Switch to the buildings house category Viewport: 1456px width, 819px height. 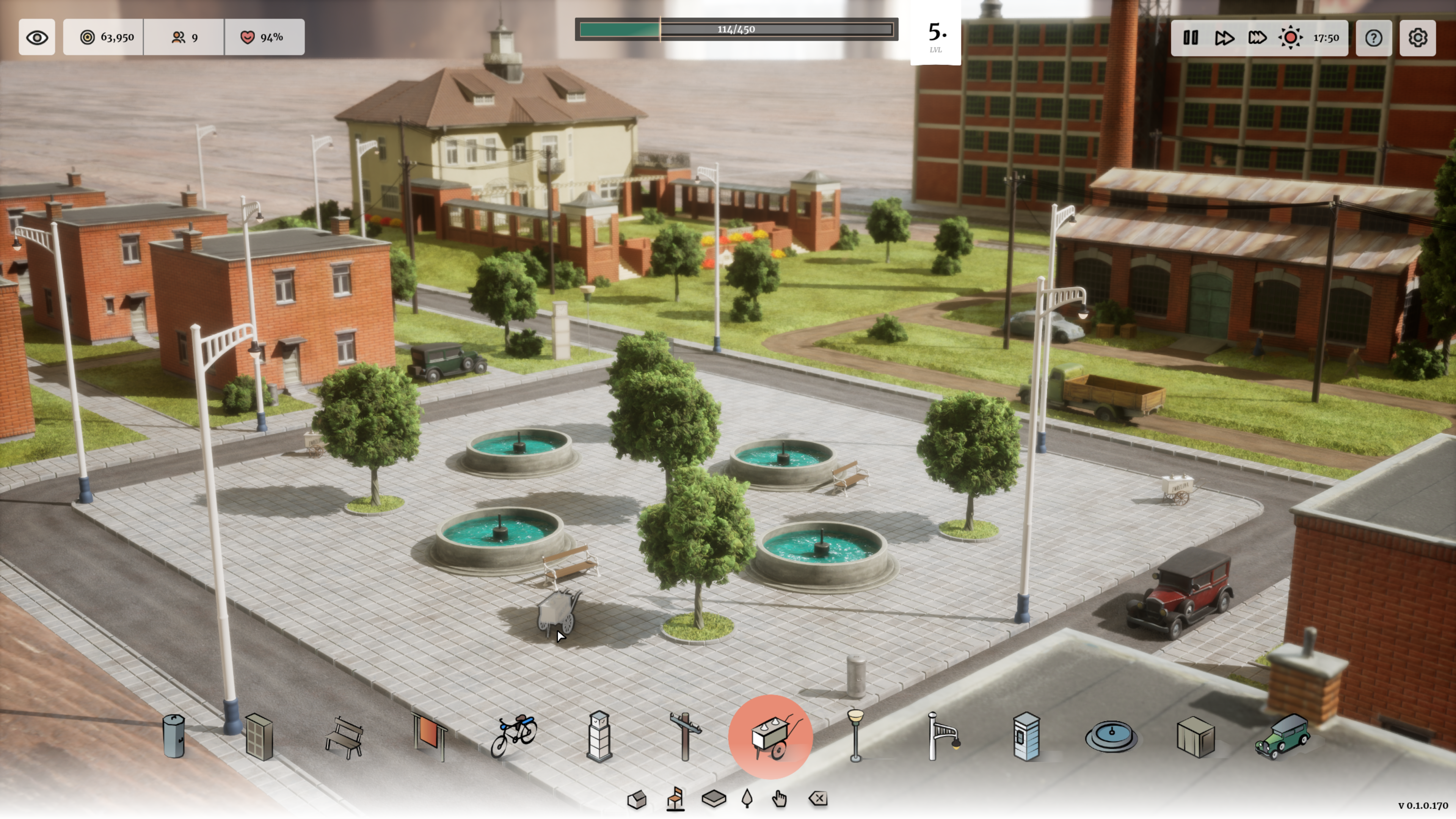click(637, 800)
